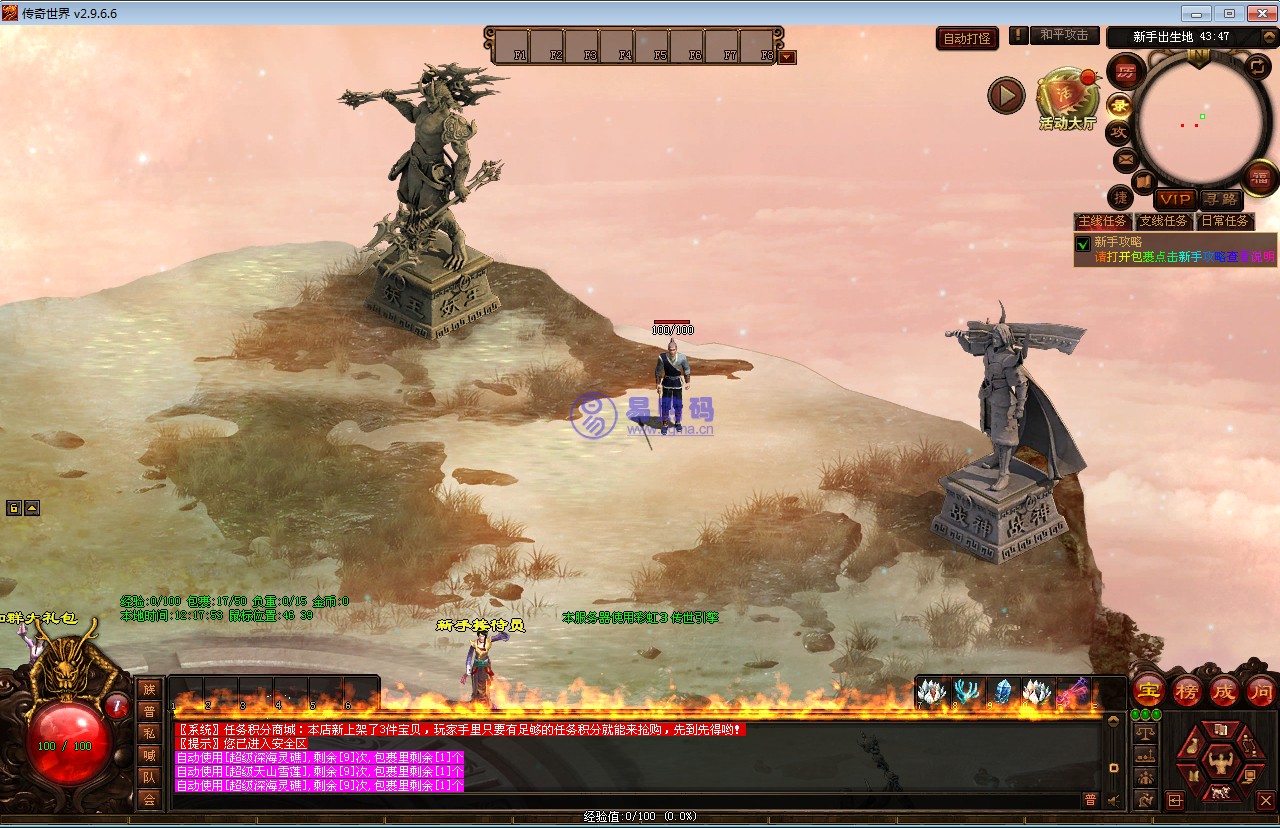
Task: Switch the 和平攻击 attack mode
Action: [x=1064, y=35]
